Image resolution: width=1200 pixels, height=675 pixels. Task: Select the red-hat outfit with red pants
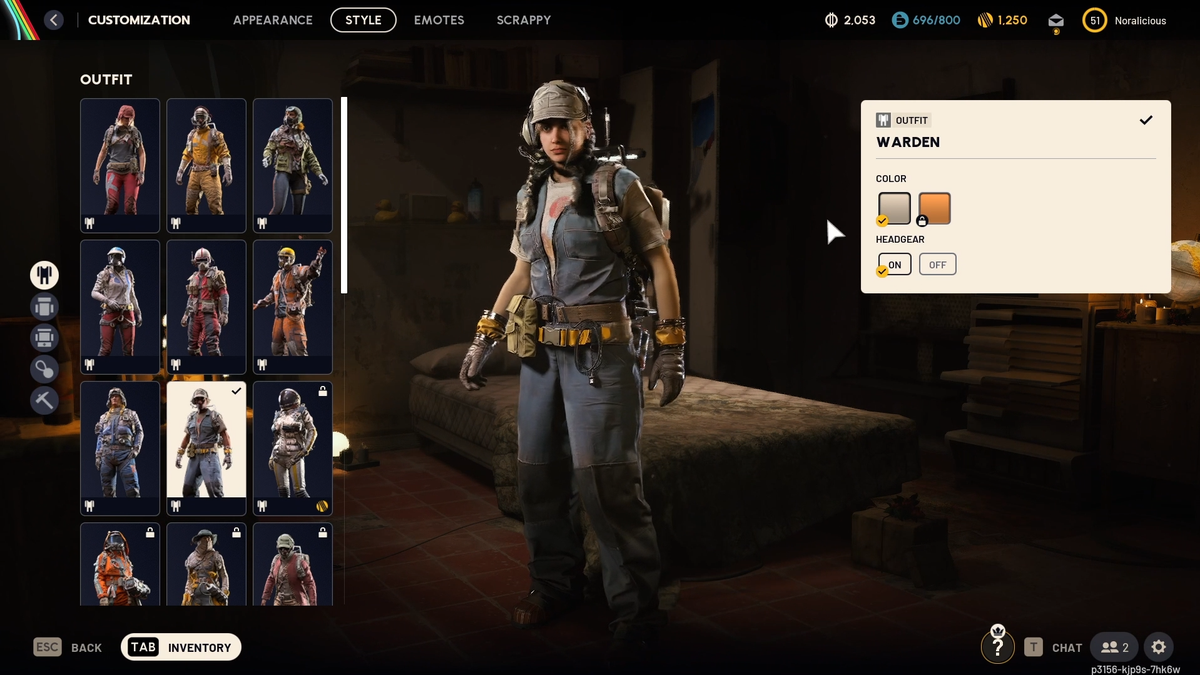(x=120, y=164)
